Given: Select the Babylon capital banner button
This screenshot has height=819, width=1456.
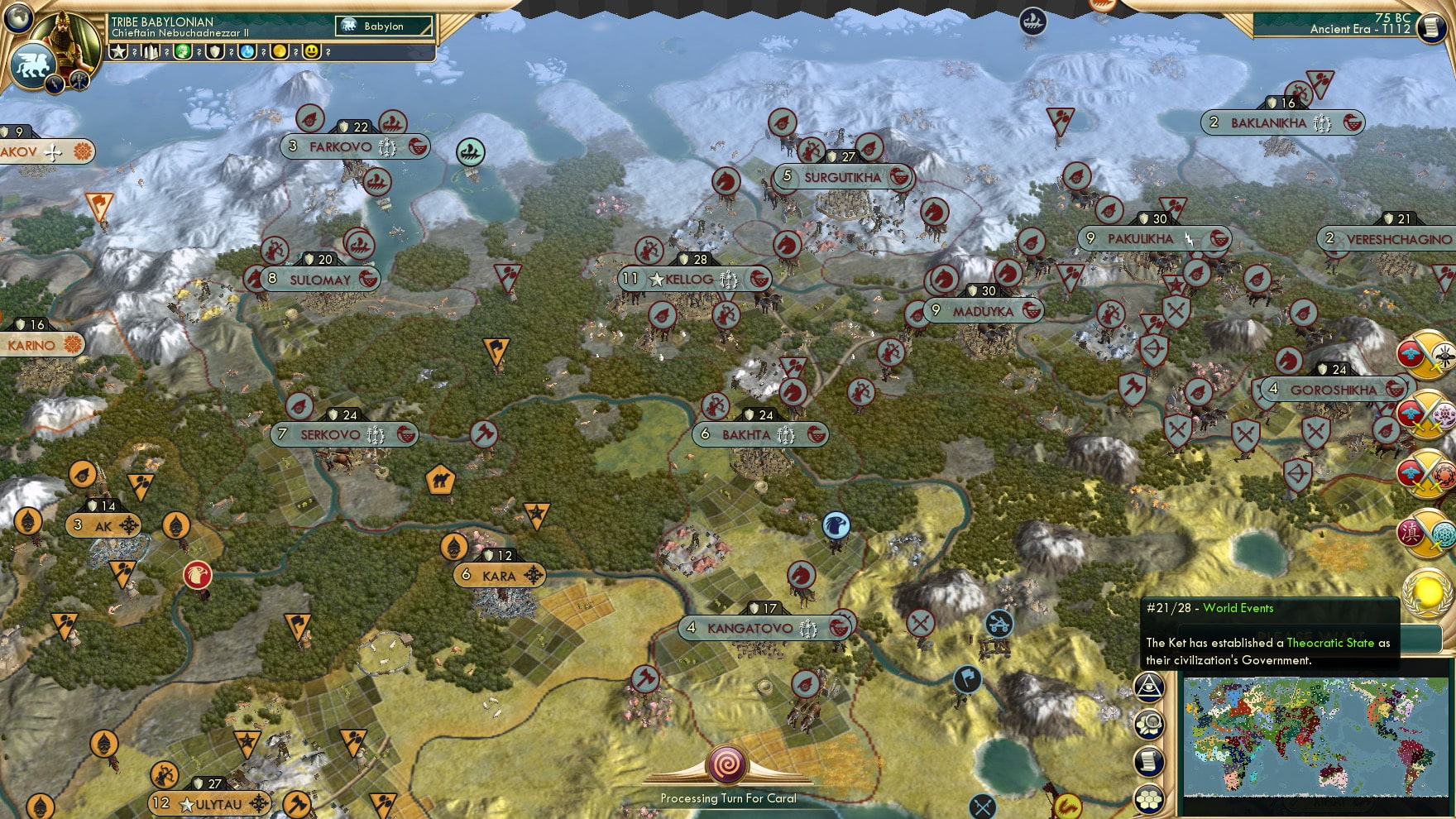Looking at the screenshot, I should tap(382, 26).
